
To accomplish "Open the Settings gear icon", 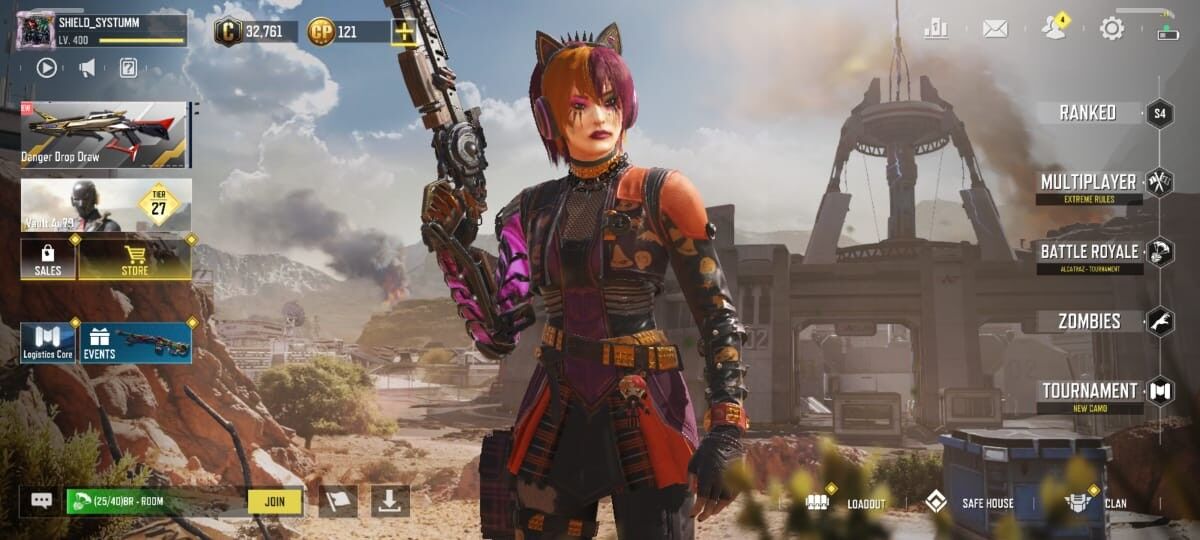I will (x=1112, y=28).
